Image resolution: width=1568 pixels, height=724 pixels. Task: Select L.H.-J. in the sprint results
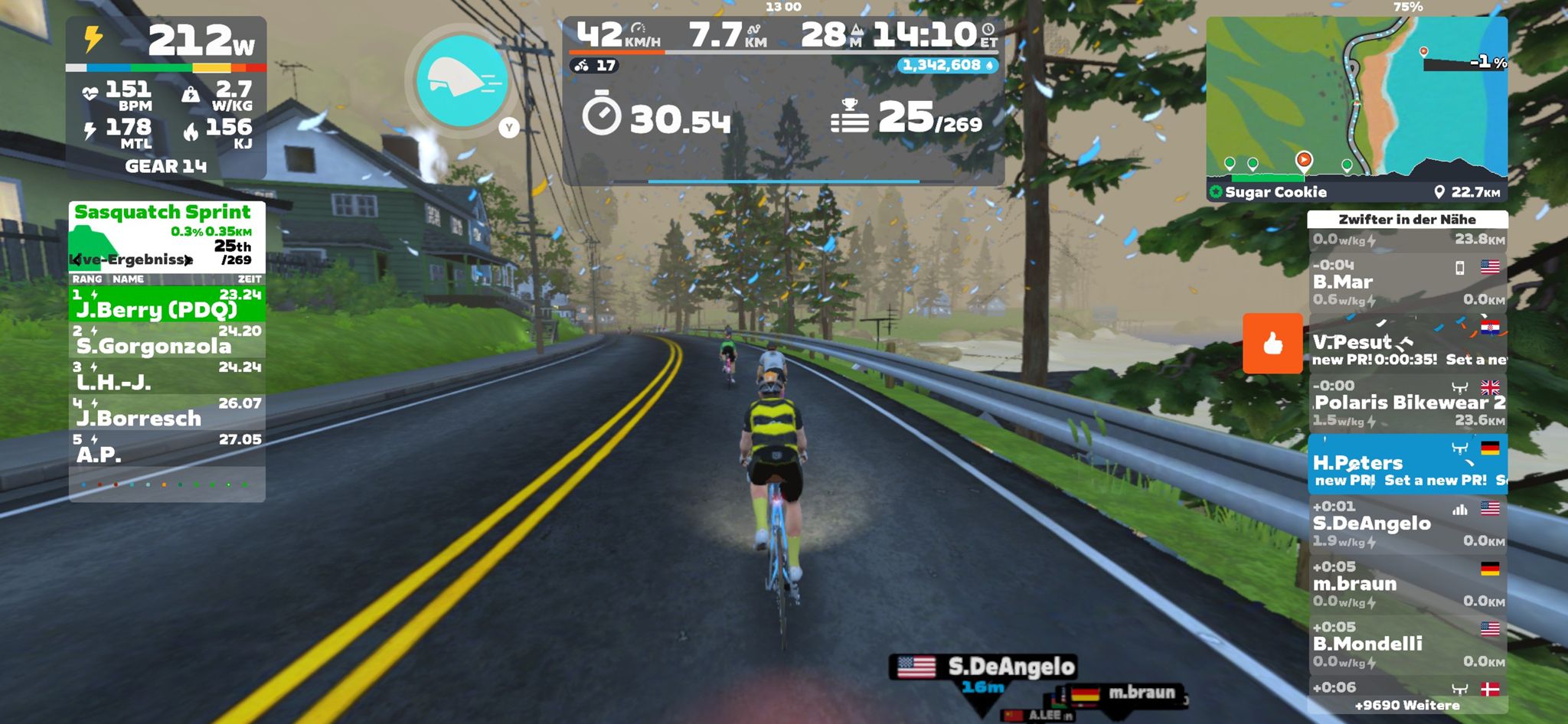click(167, 377)
